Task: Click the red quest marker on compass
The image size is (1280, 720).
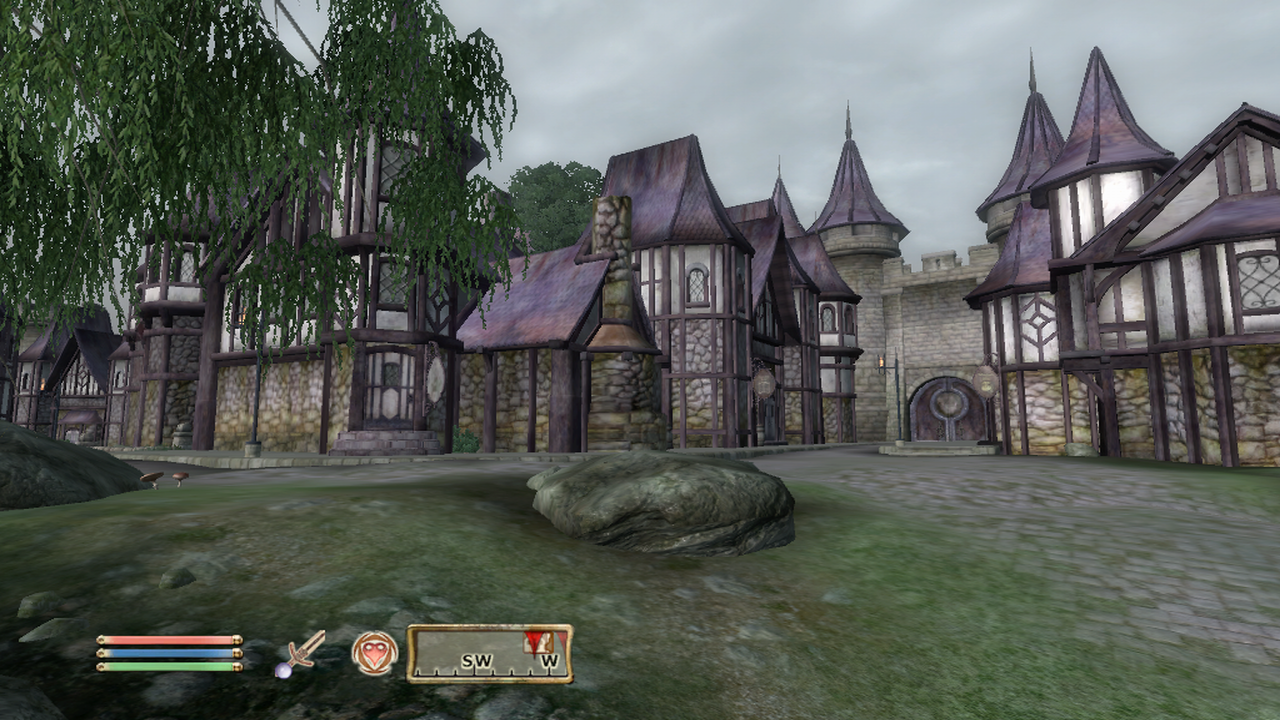Action: pyautogui.click(x=536, y=640)
